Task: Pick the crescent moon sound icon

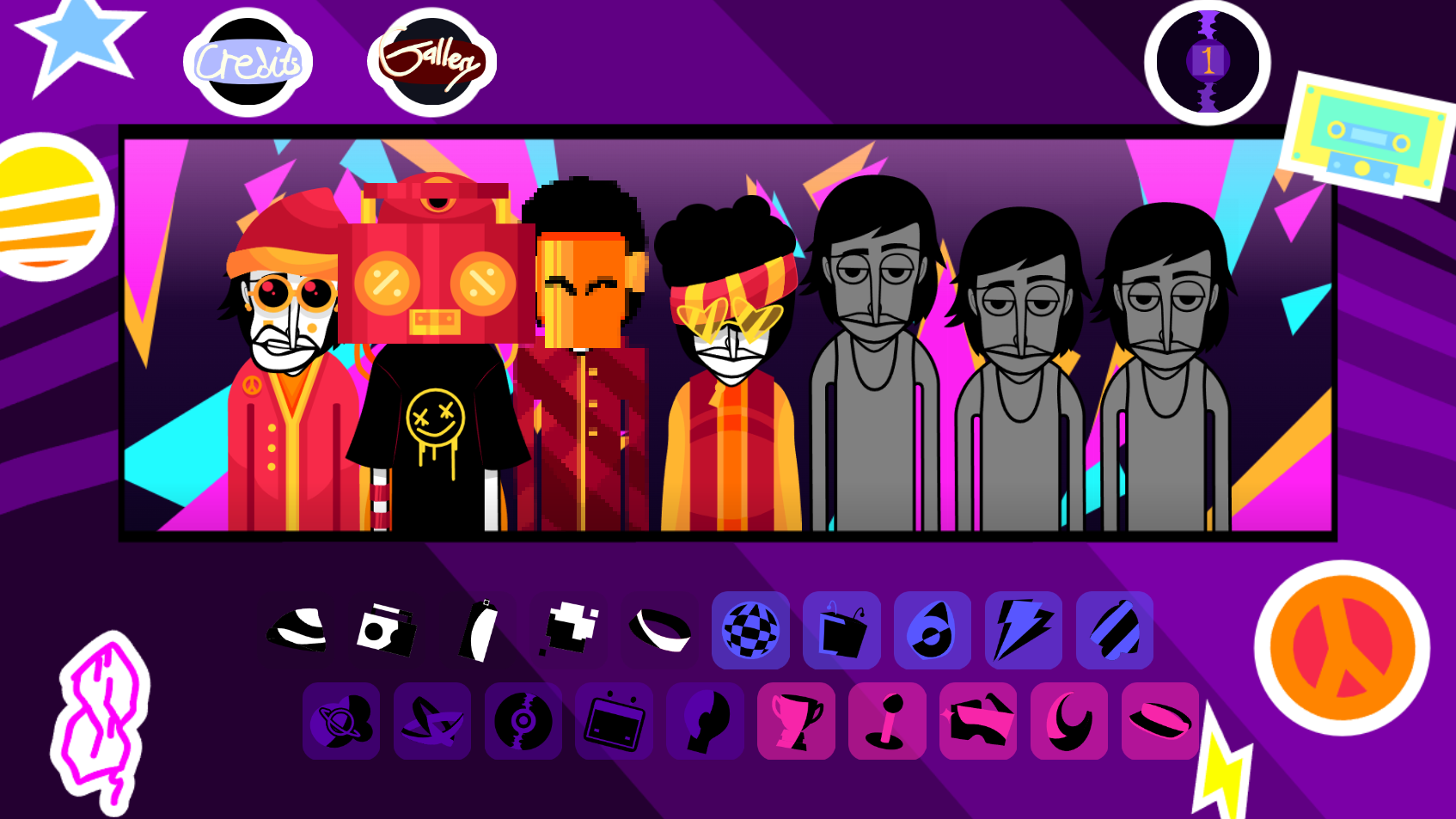Action: [1068, 722]
